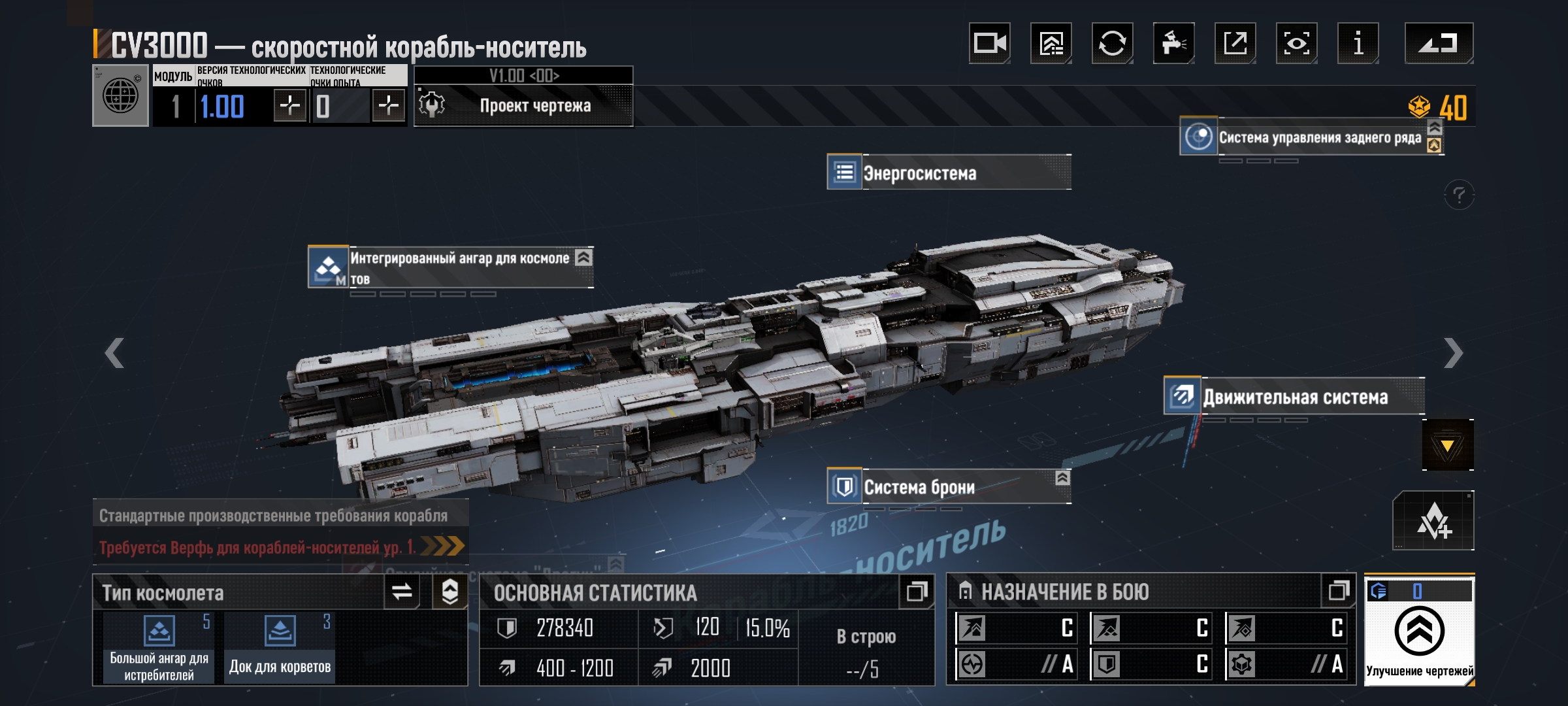Open the info button in top toolbar
1568x706 pixels.
click(1358, 44)
